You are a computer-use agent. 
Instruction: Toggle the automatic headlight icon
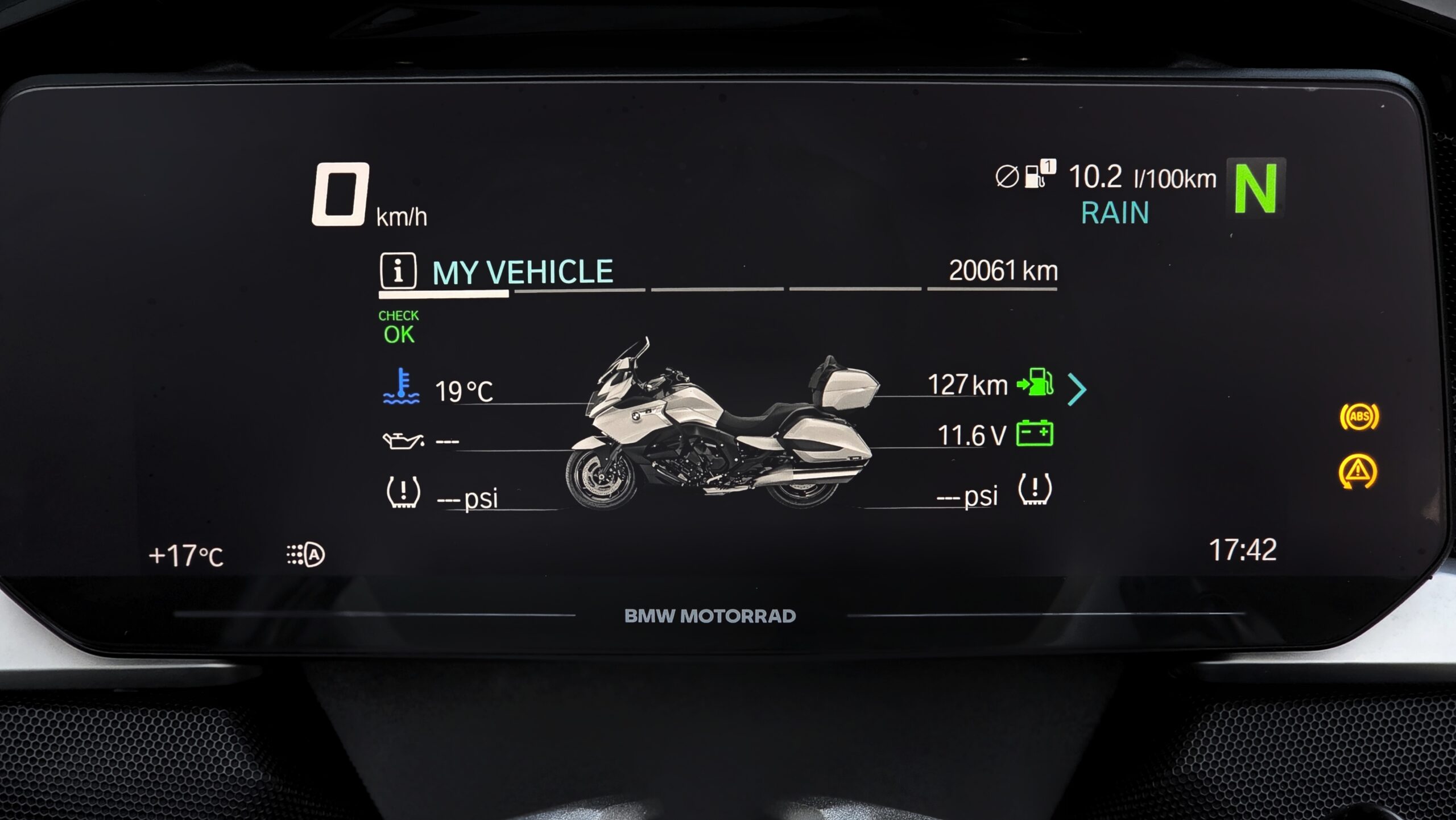click(306, 554)
